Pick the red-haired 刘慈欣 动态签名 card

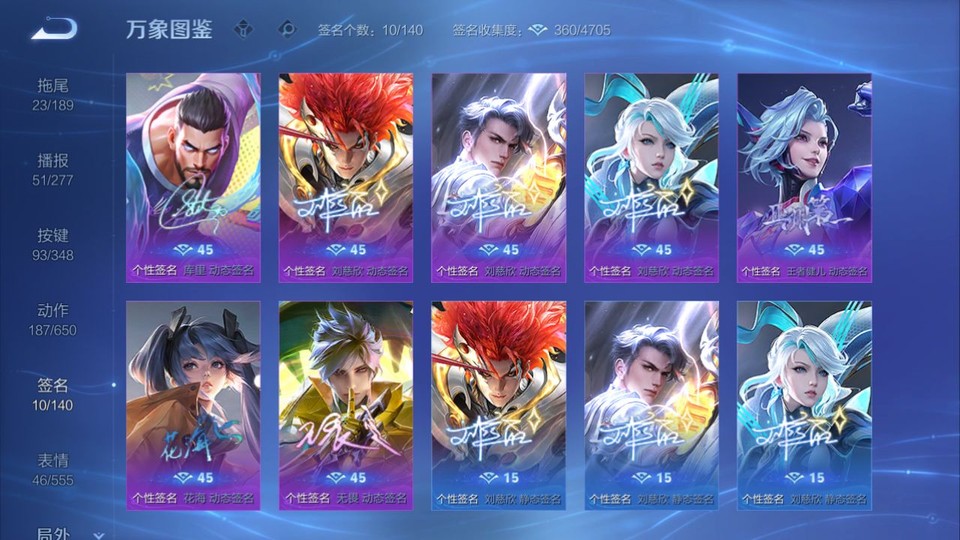point(346,177)
